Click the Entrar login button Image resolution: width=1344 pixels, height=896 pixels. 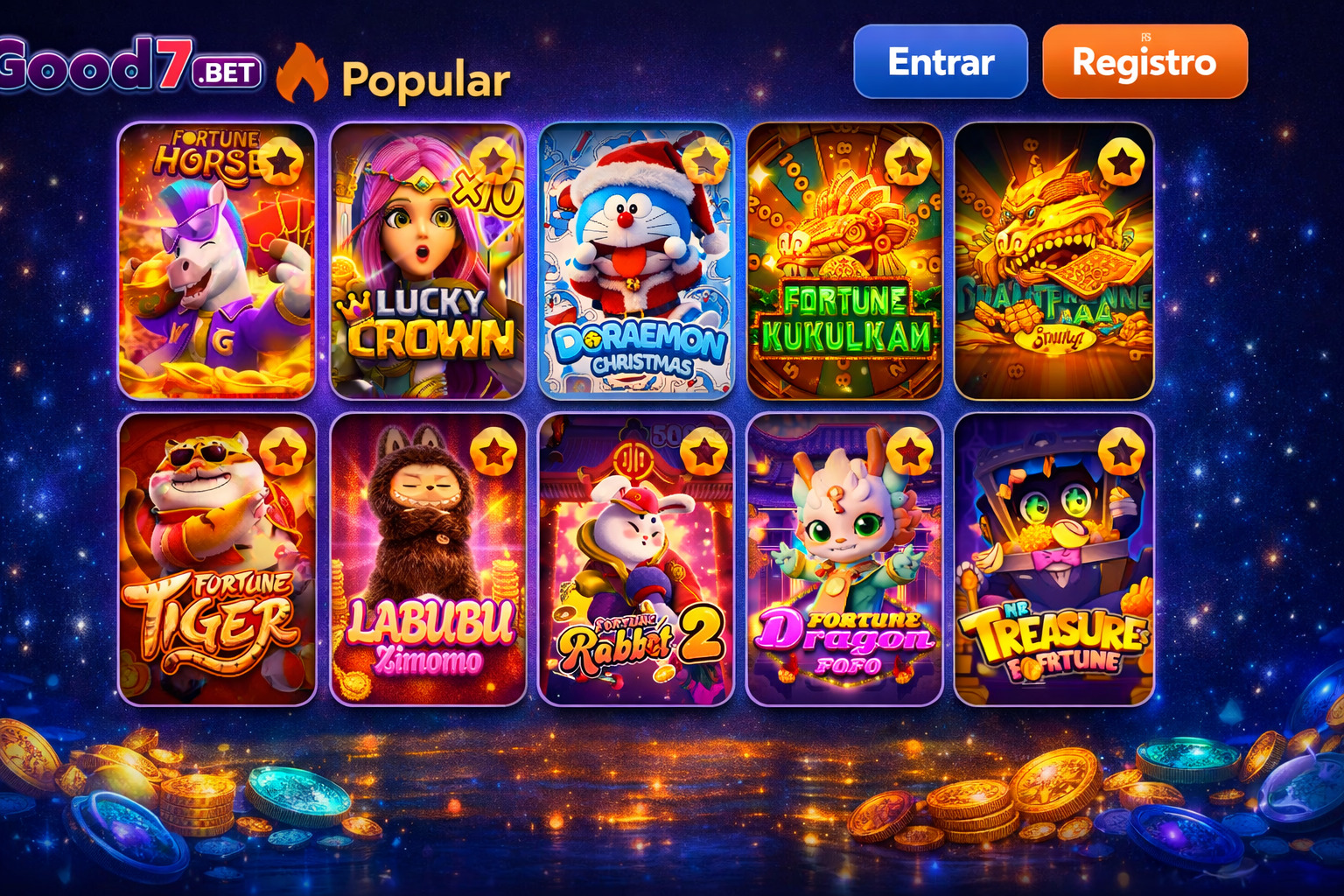coord(940,63)
